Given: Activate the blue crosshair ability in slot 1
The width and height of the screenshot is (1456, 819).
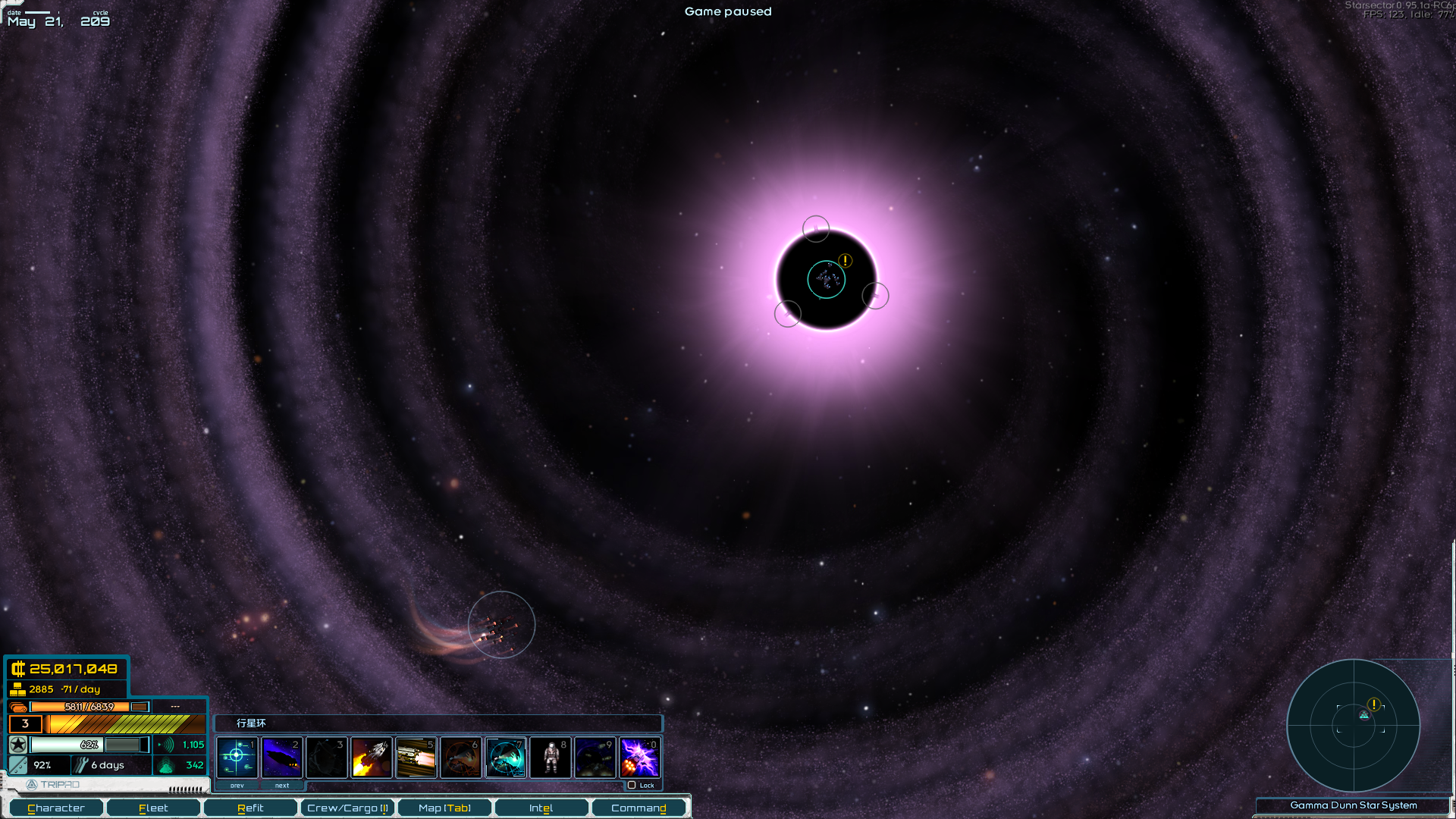Looking at the screenshot, I should [x=237, y=757].
